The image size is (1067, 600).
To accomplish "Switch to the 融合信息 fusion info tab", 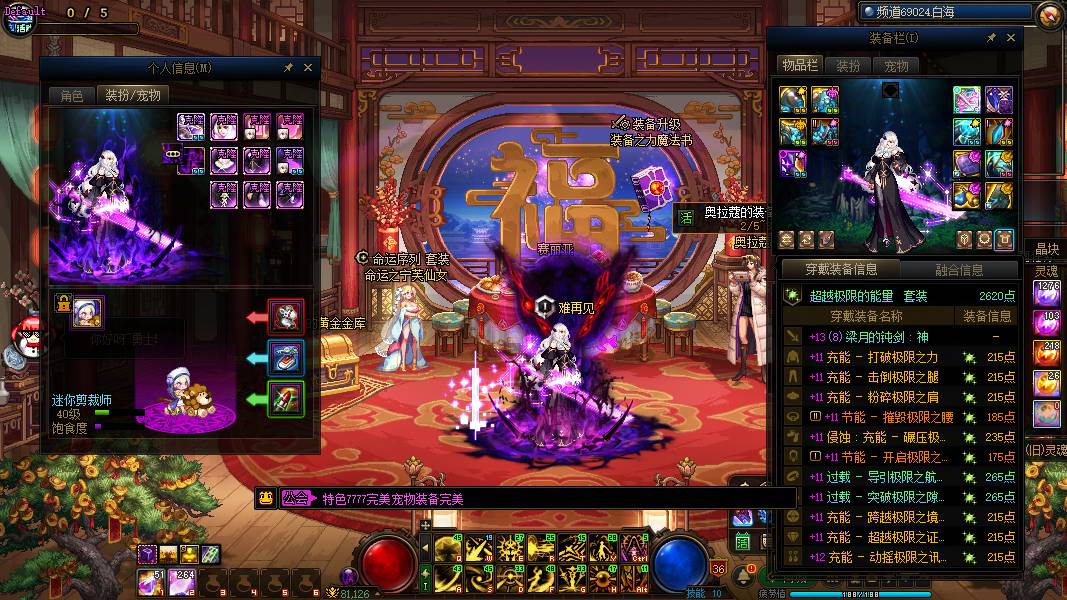I will click(959, 269).
